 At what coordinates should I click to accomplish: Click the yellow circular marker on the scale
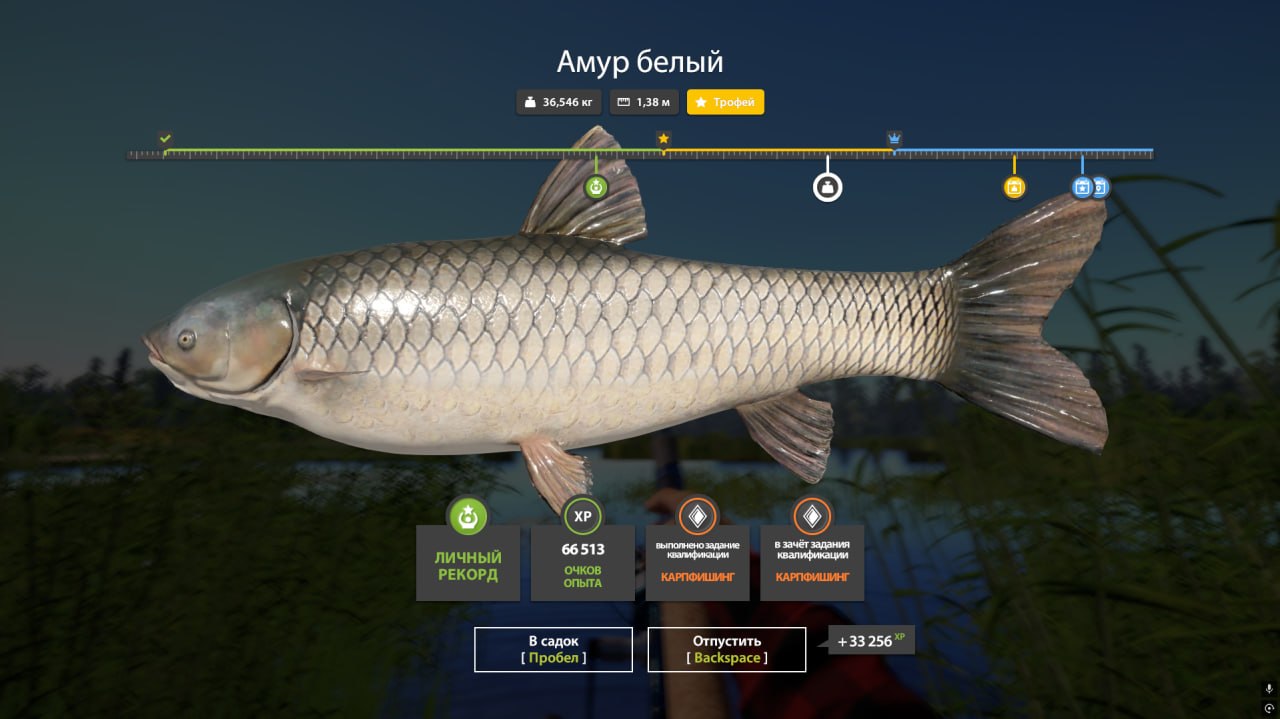pos(1014,187)
